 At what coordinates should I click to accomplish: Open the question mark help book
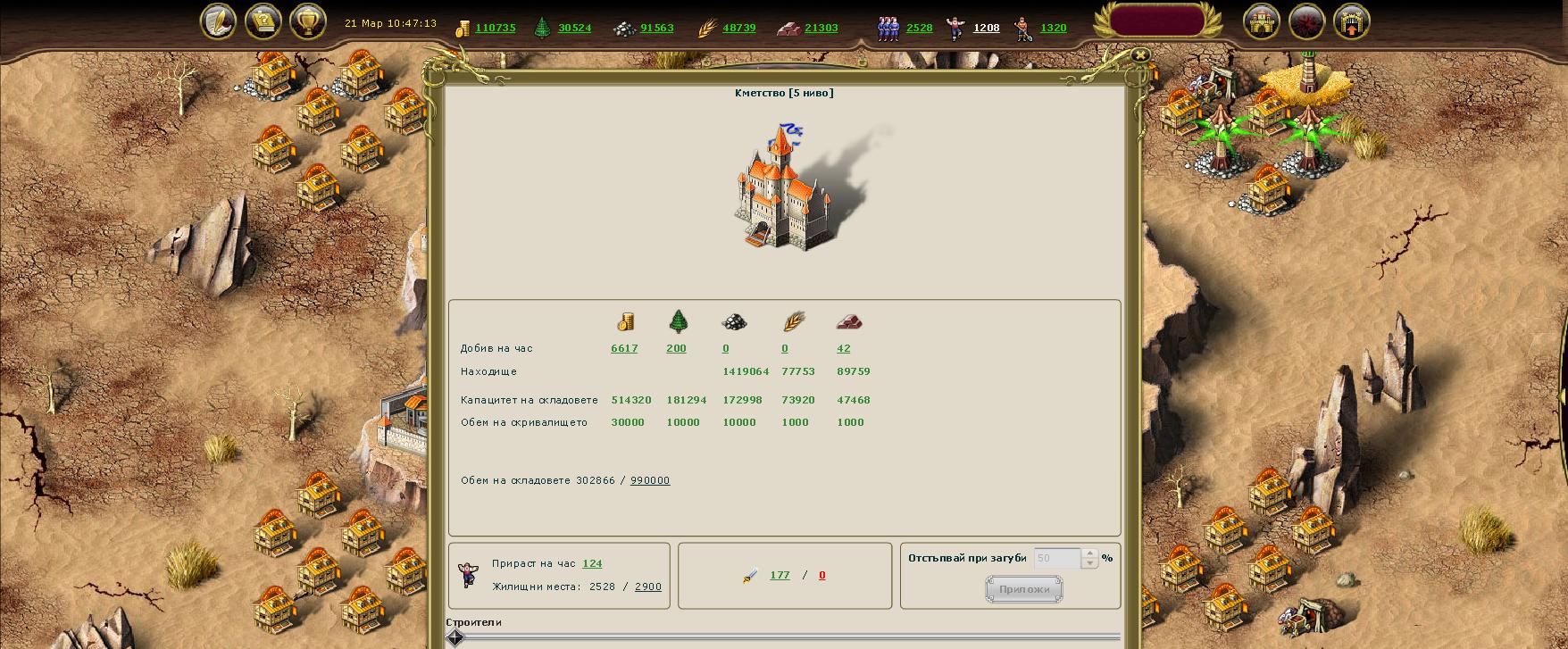[263, 21]
